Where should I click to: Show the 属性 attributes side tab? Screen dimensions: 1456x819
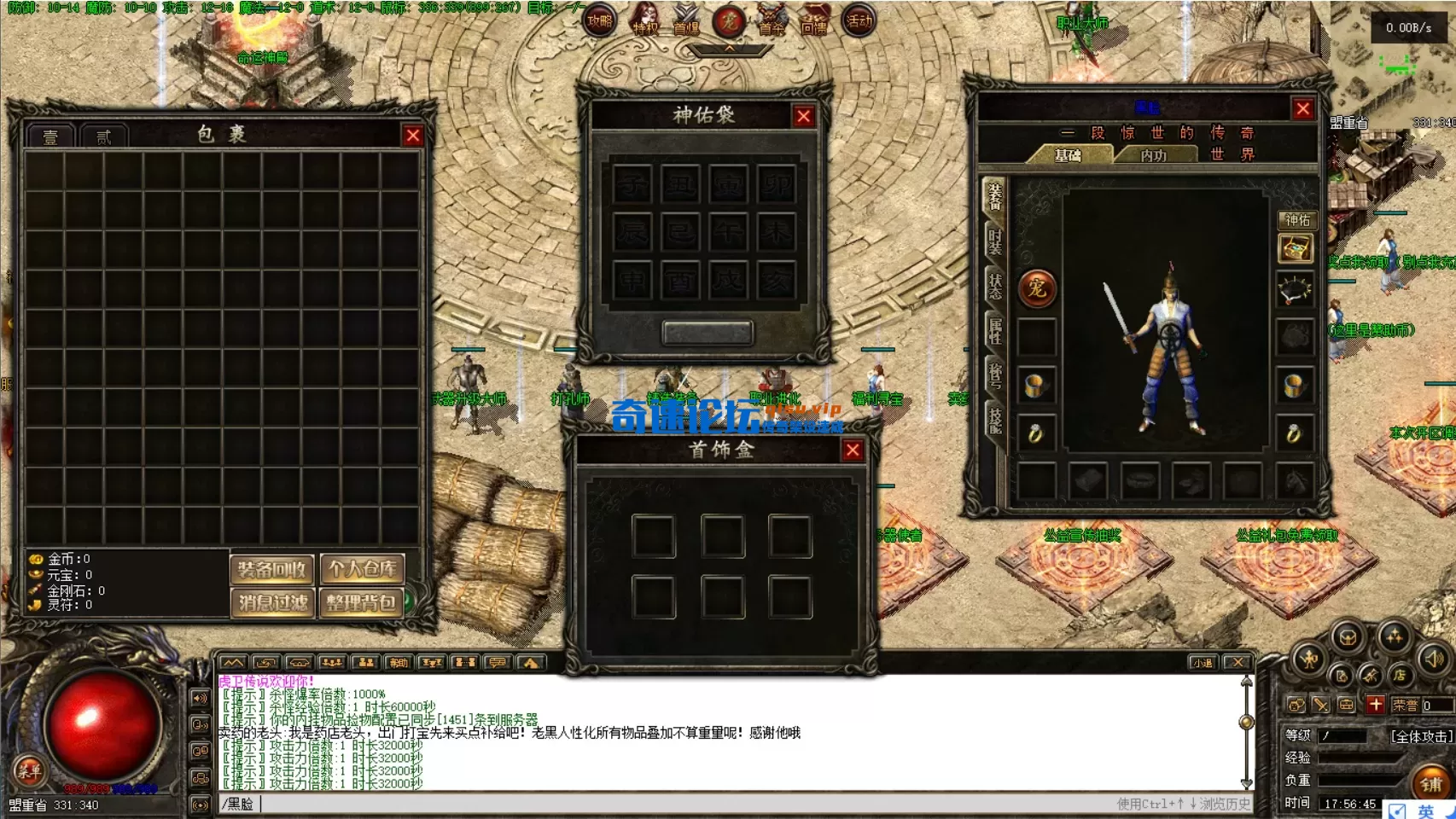pos(995,330)
